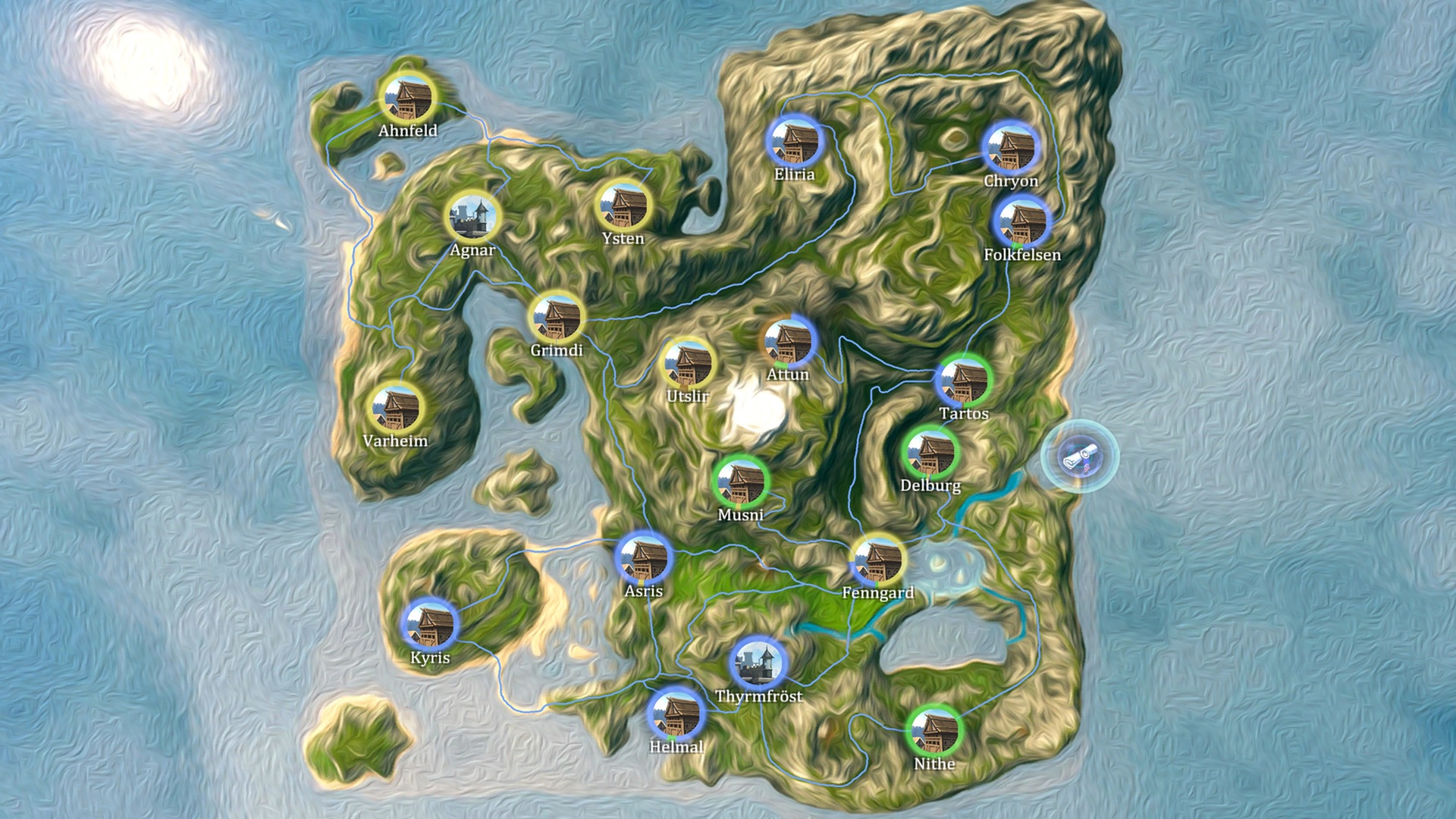Choose the Grimdi town marker

tap(557, 317)
